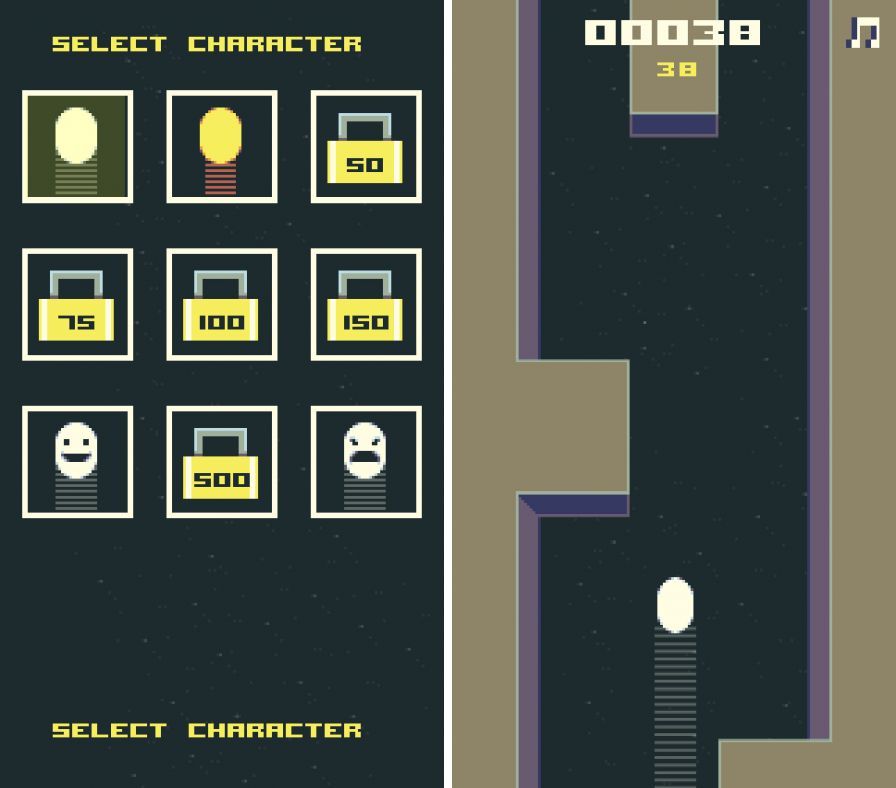Click the locked character costing 50

pos(365,147)
